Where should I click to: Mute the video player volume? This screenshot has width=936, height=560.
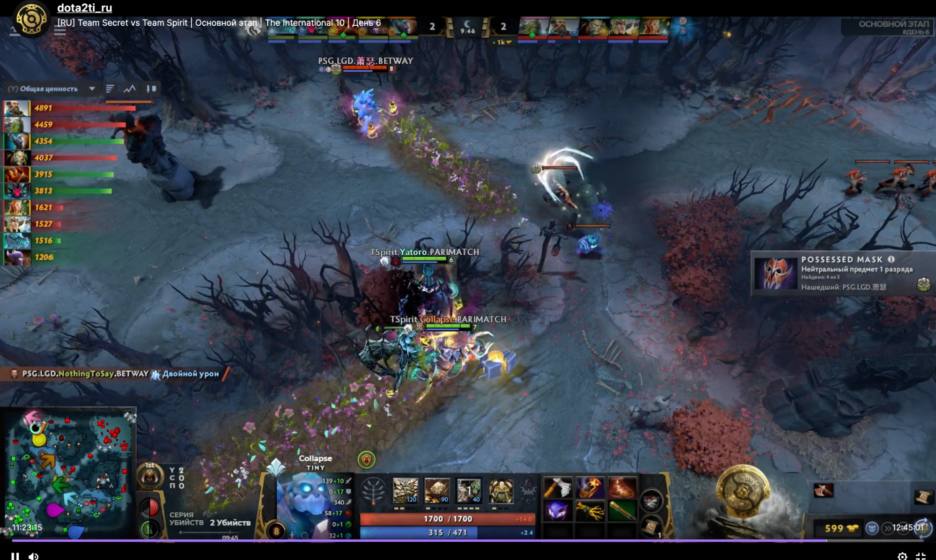[x=33, y=555]
